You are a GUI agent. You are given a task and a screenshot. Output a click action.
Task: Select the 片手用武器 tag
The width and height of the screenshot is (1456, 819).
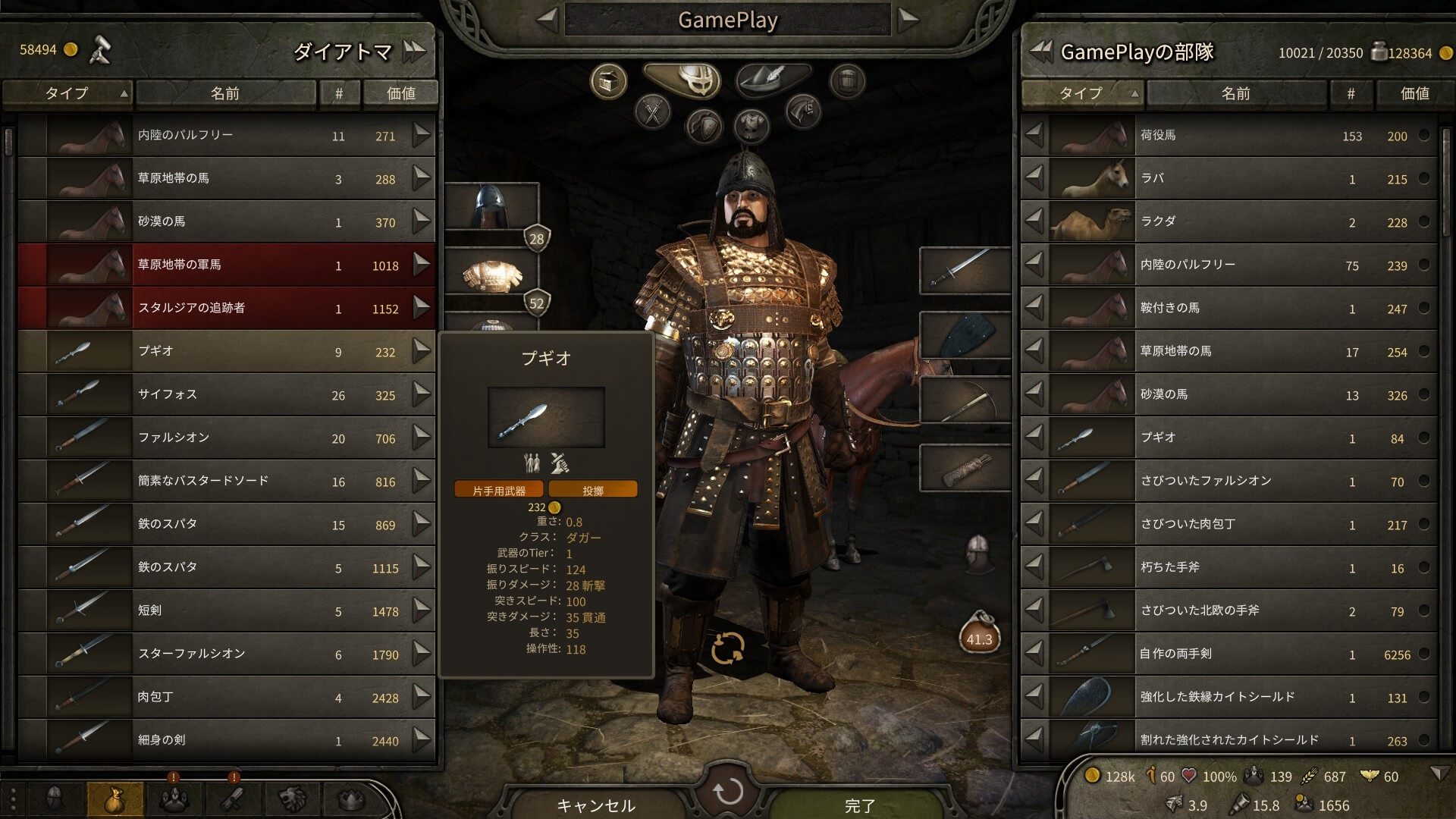coord(500,488)
